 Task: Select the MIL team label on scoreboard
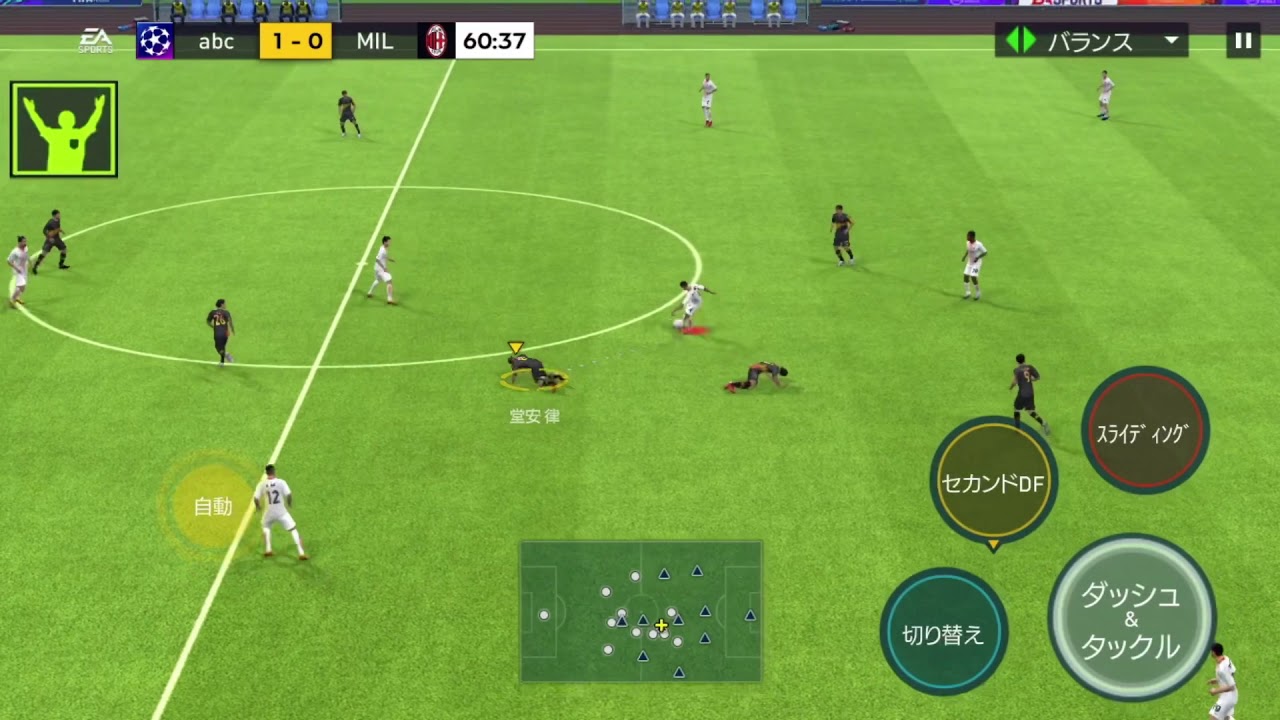(373, 42)
